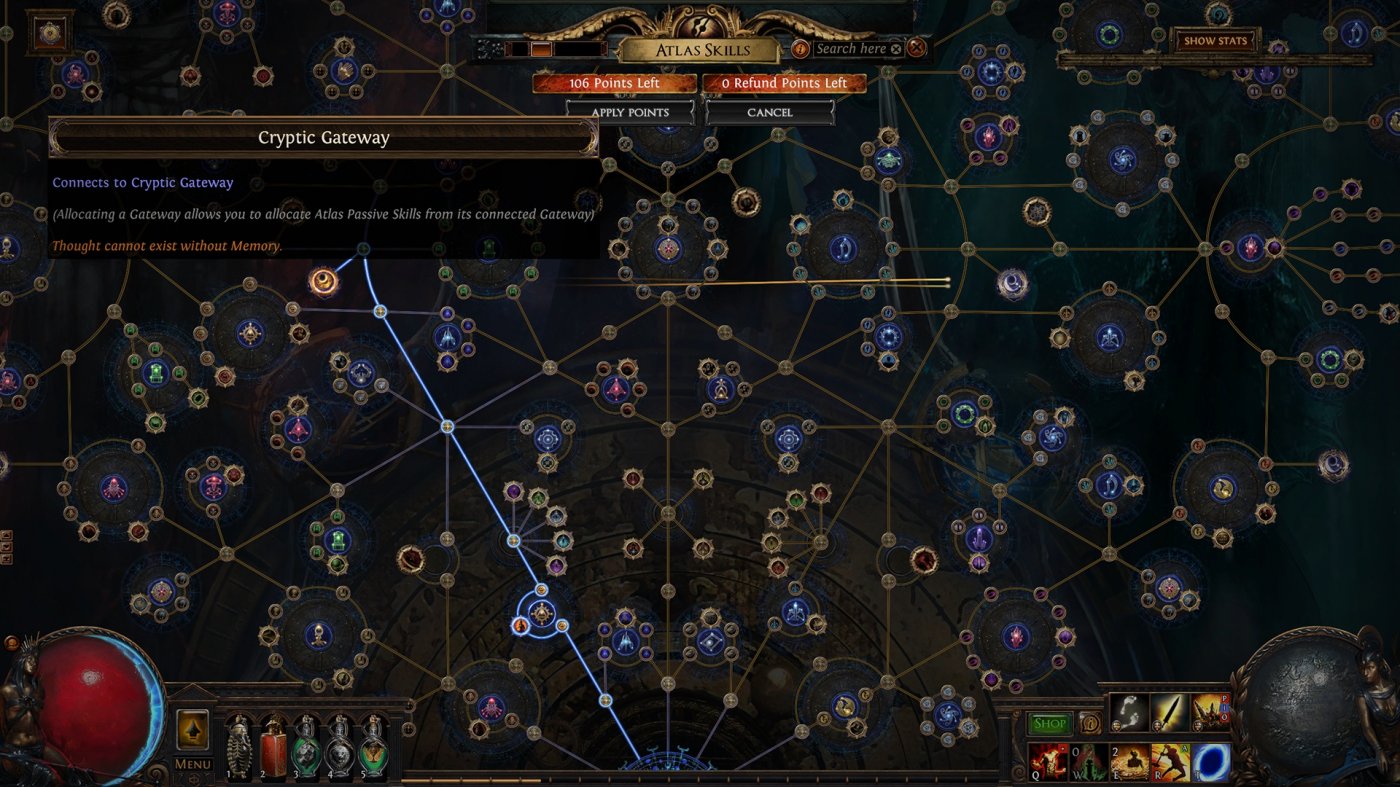1400x787 pixels.
Task: Toggle the Show Stats panel
Action: tap(1216, 41)
